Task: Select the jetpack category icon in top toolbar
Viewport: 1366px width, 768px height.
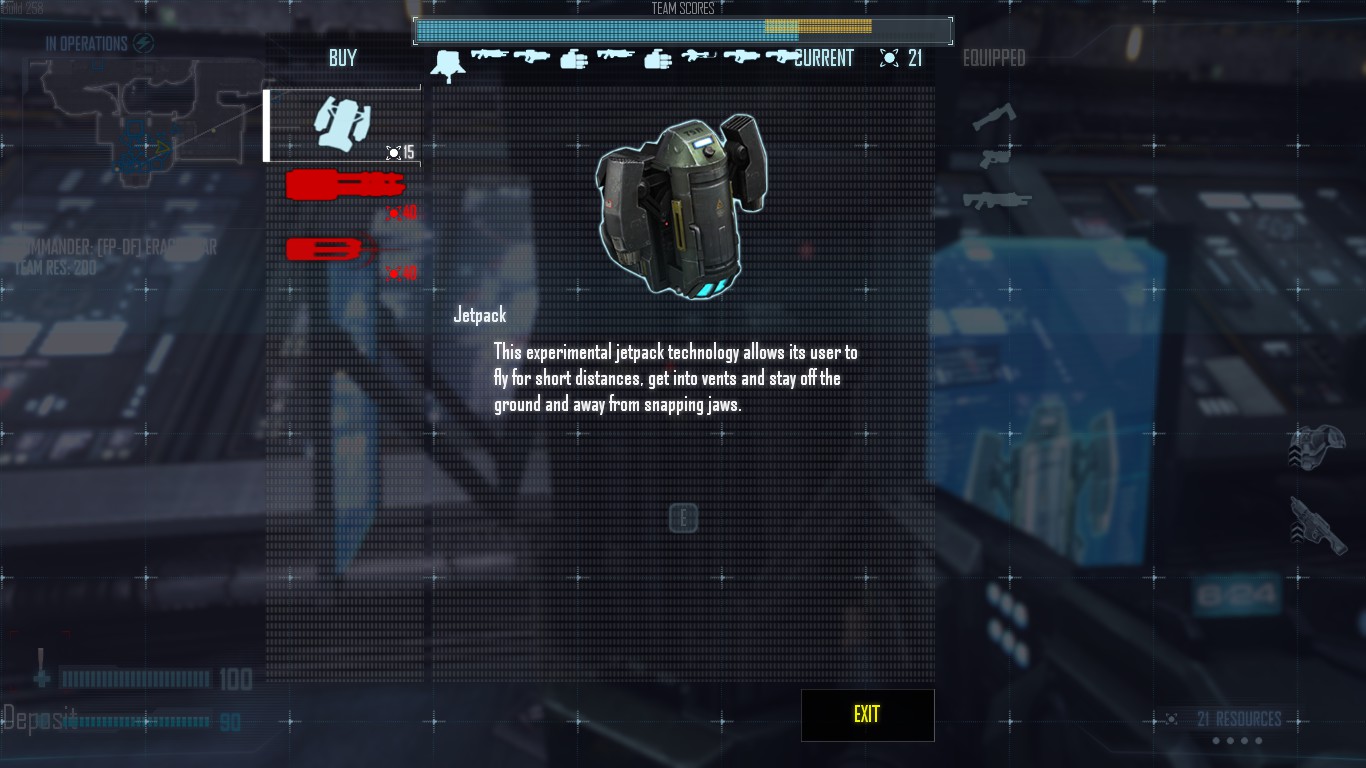Action: [450, 62]
